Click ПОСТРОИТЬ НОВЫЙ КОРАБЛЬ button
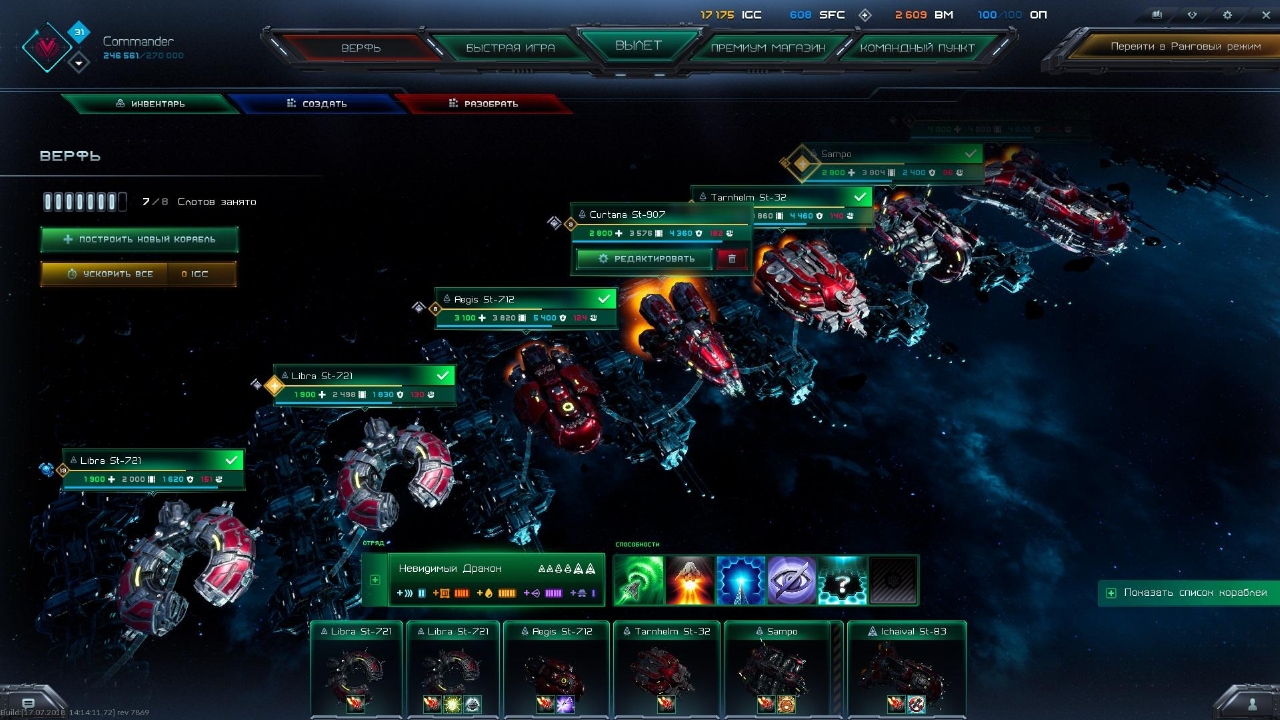Viewport: 1280px width, 720px height. 139,240
